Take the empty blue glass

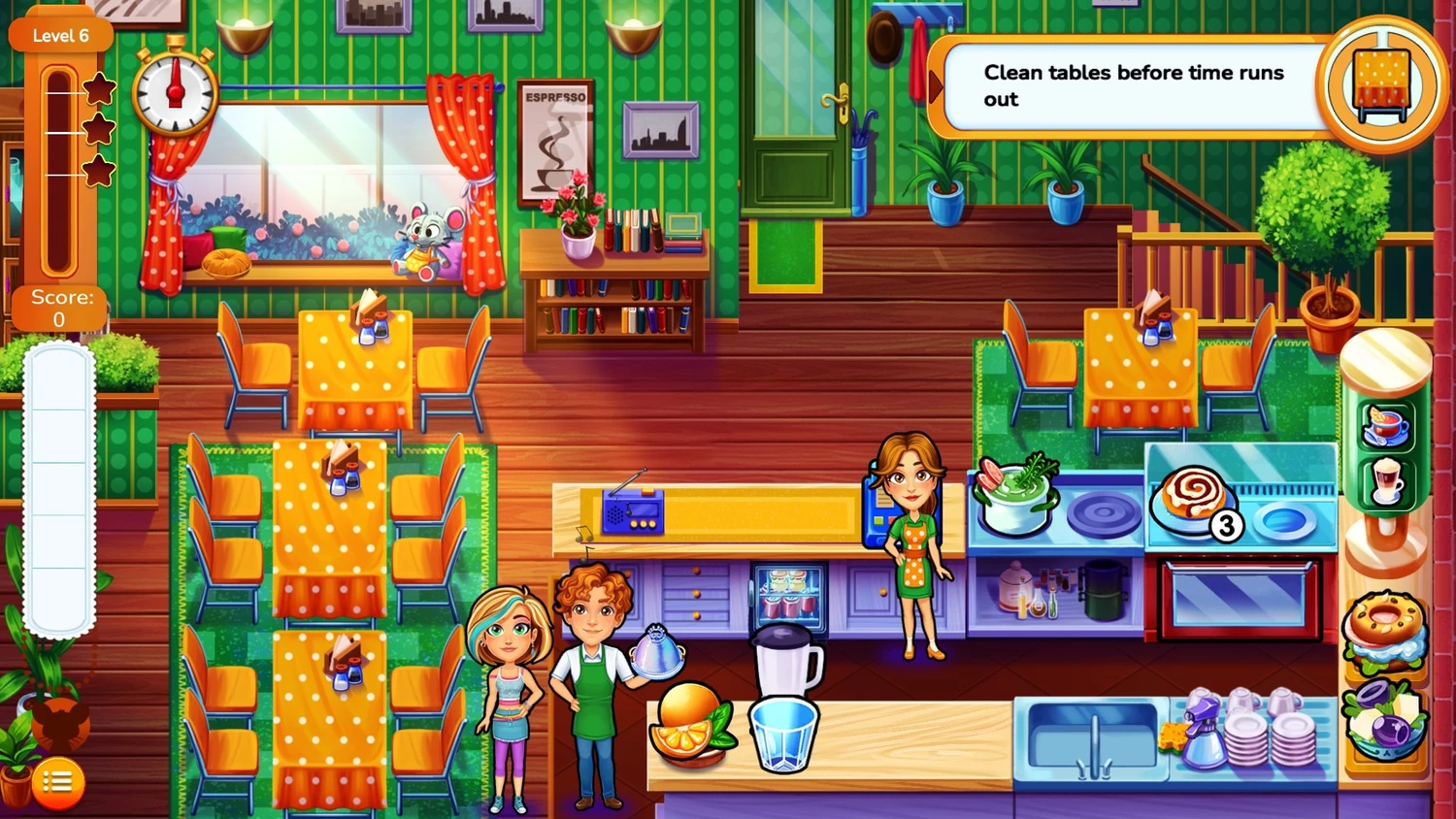point(782,735)
